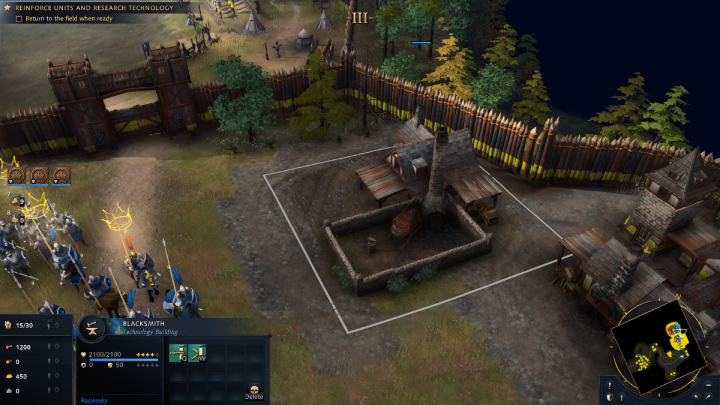The width and height of the screenshot is (720, 405).
Task: Research the second blacksmith upgrade (W)
Action: [196, 352]
